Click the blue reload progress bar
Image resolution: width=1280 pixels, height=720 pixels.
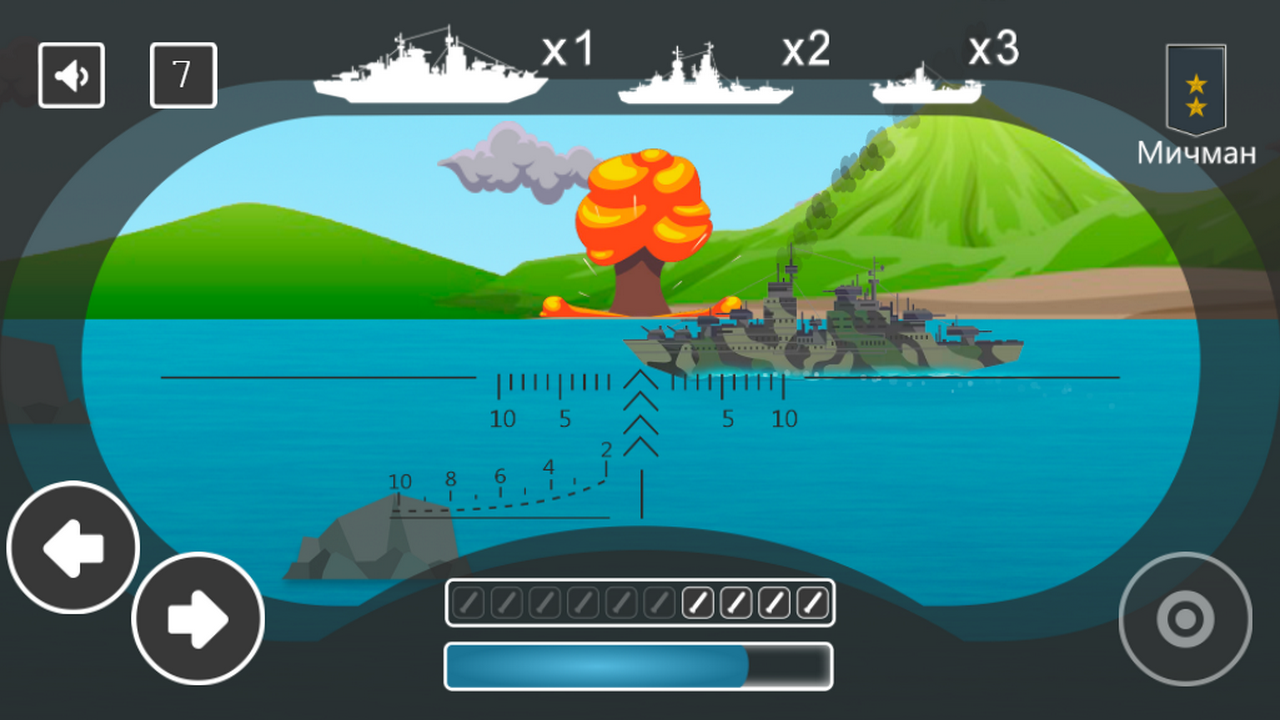640,665
